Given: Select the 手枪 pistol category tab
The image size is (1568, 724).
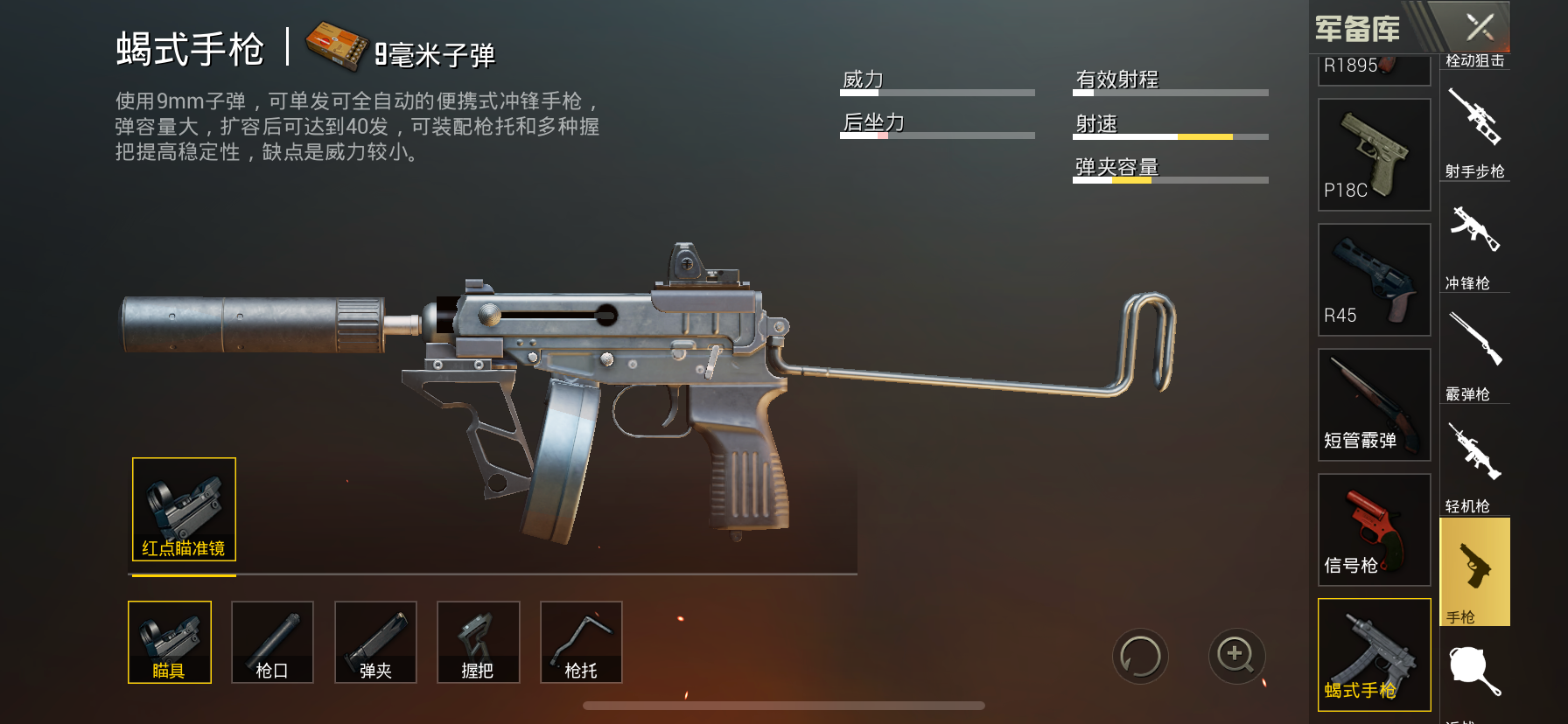Looking at the screenshot, I should 1475,573.
